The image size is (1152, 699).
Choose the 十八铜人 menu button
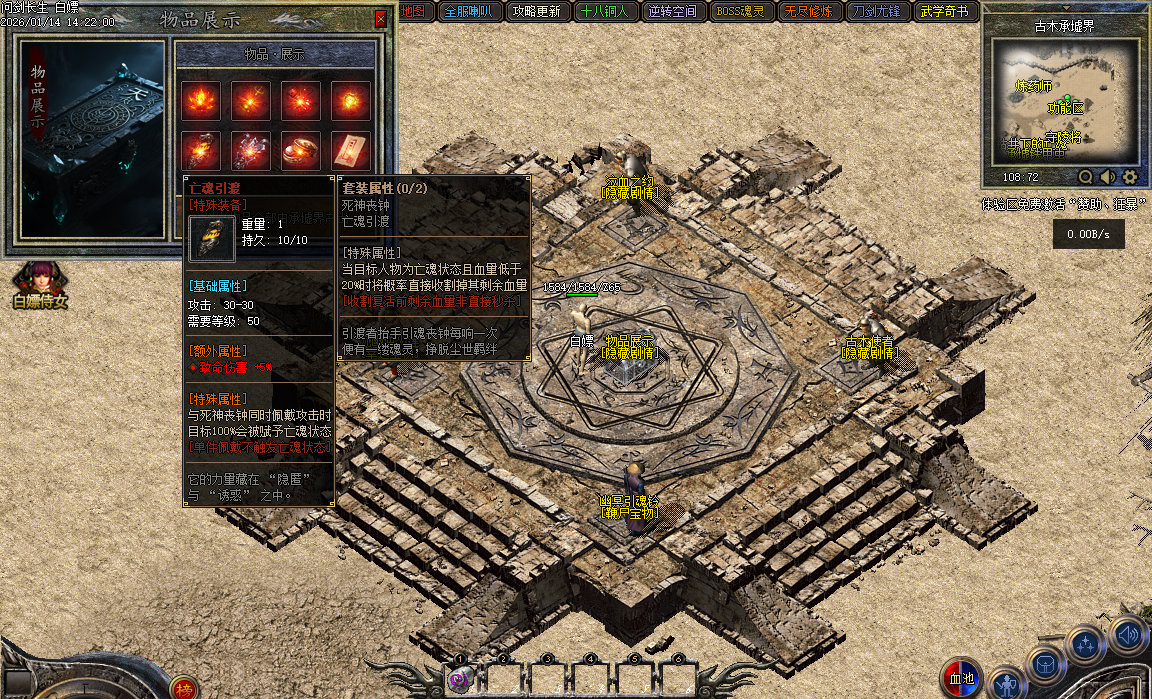pos(604,12)
